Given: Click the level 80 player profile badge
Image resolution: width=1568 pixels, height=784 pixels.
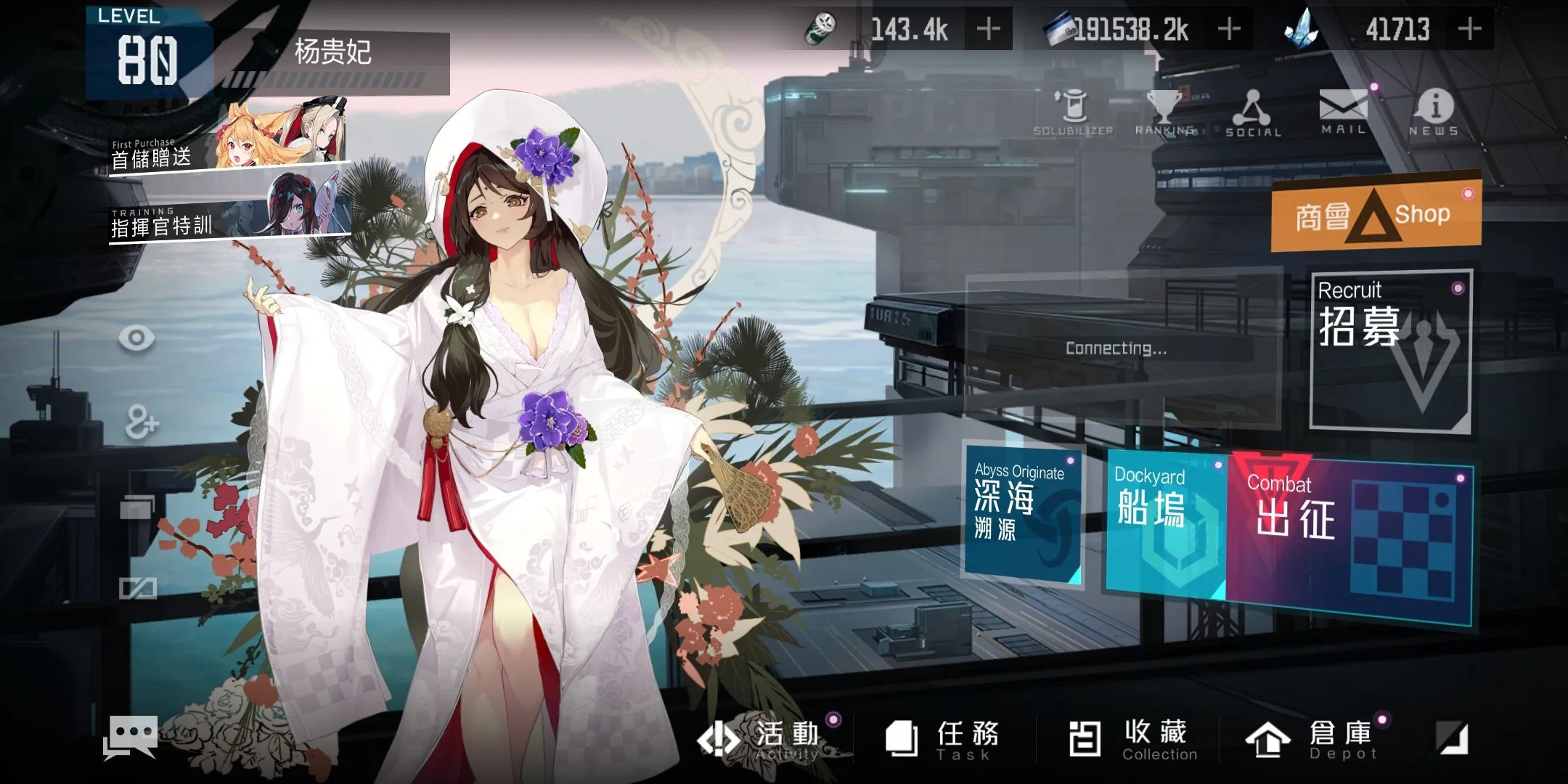Looking at the screenshot, I should coord(148,53).
